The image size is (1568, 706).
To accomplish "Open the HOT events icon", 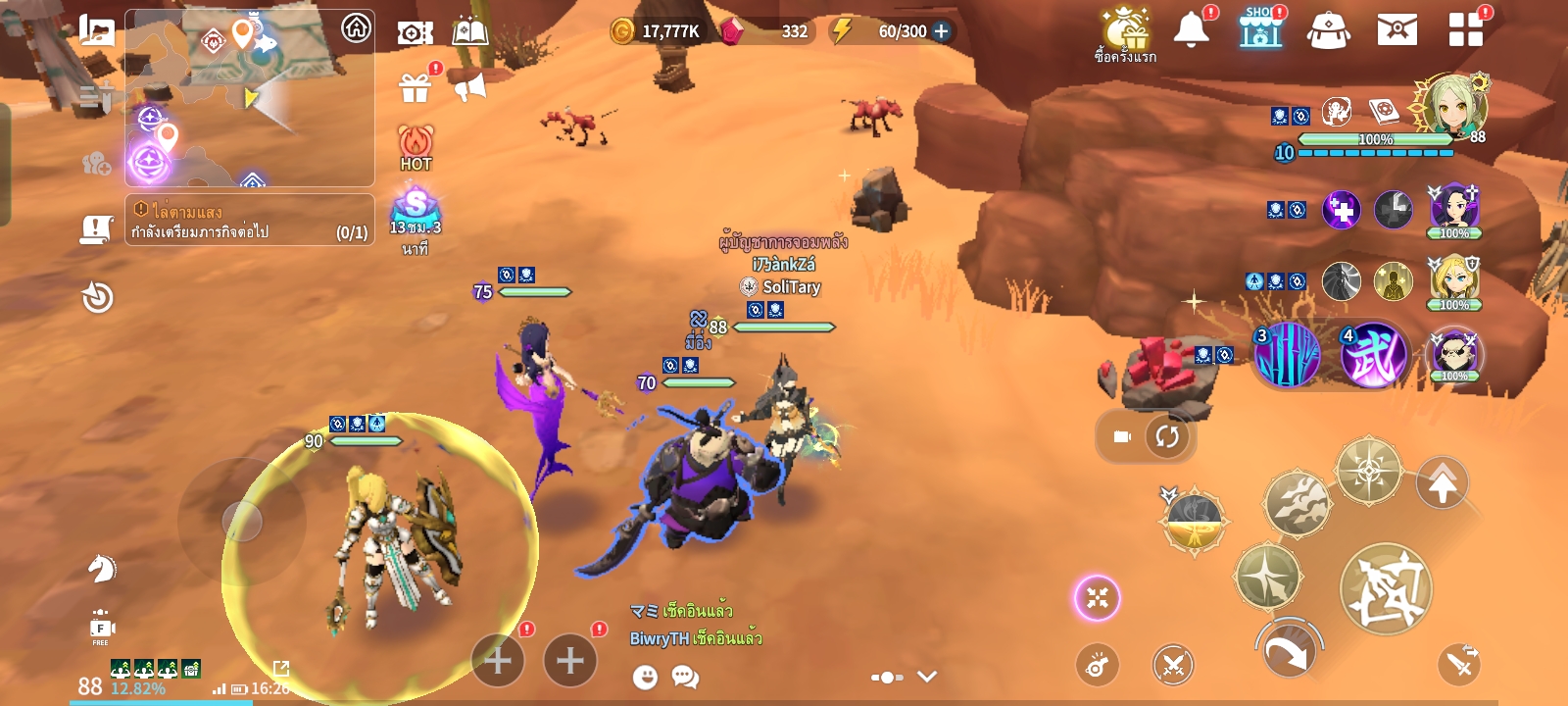I will point(416,148).
